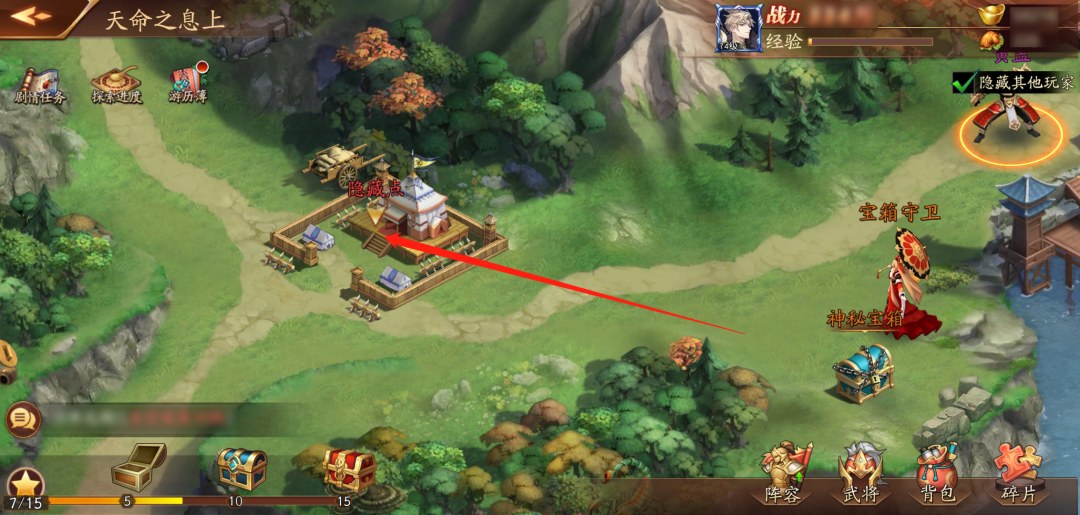
Task: Claim the 15-star red chest reward
Action: coord(349,468)
